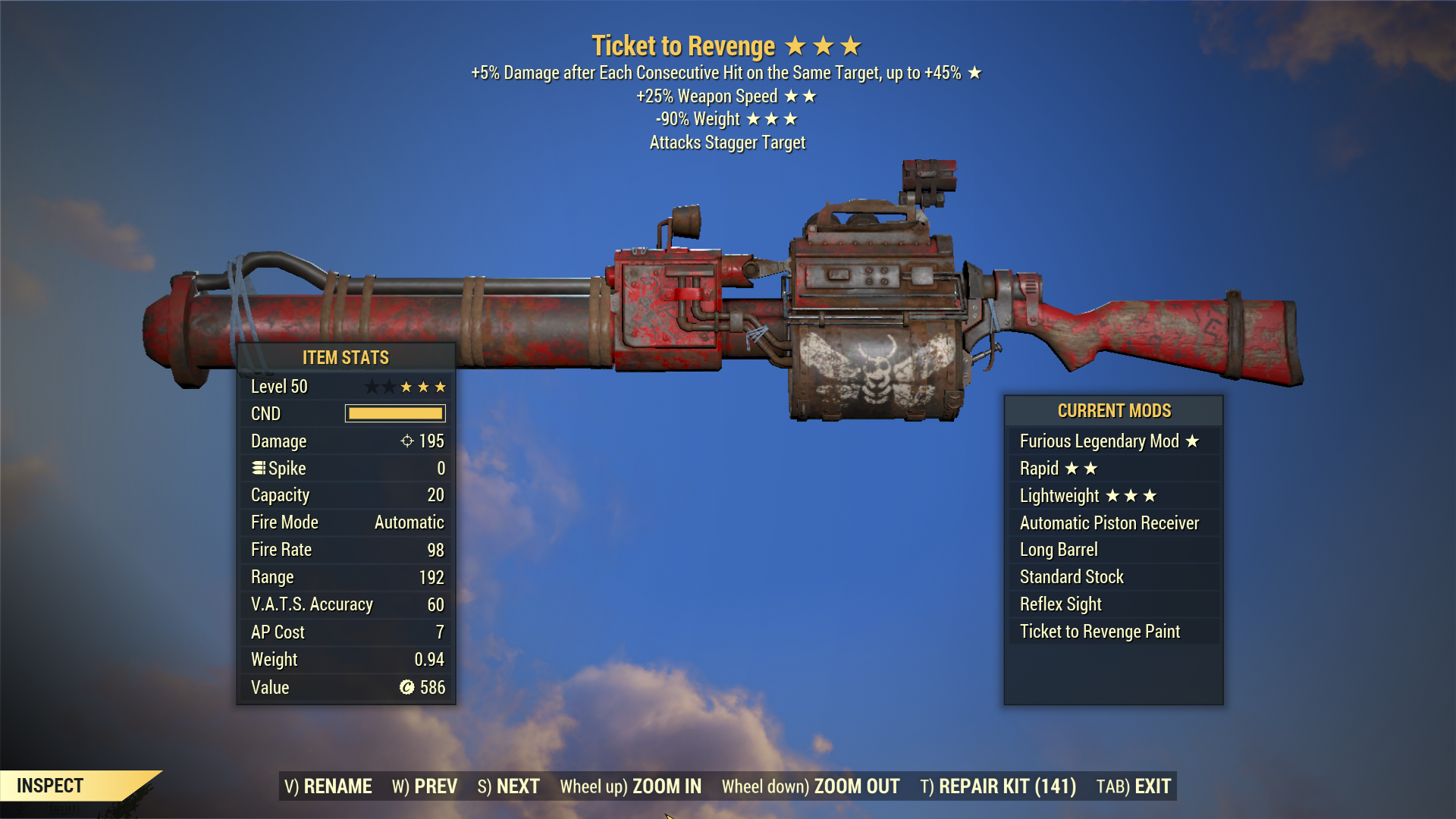1456x819 pixels.
Task: Go to the PREV item
Action: click(425, 786)
